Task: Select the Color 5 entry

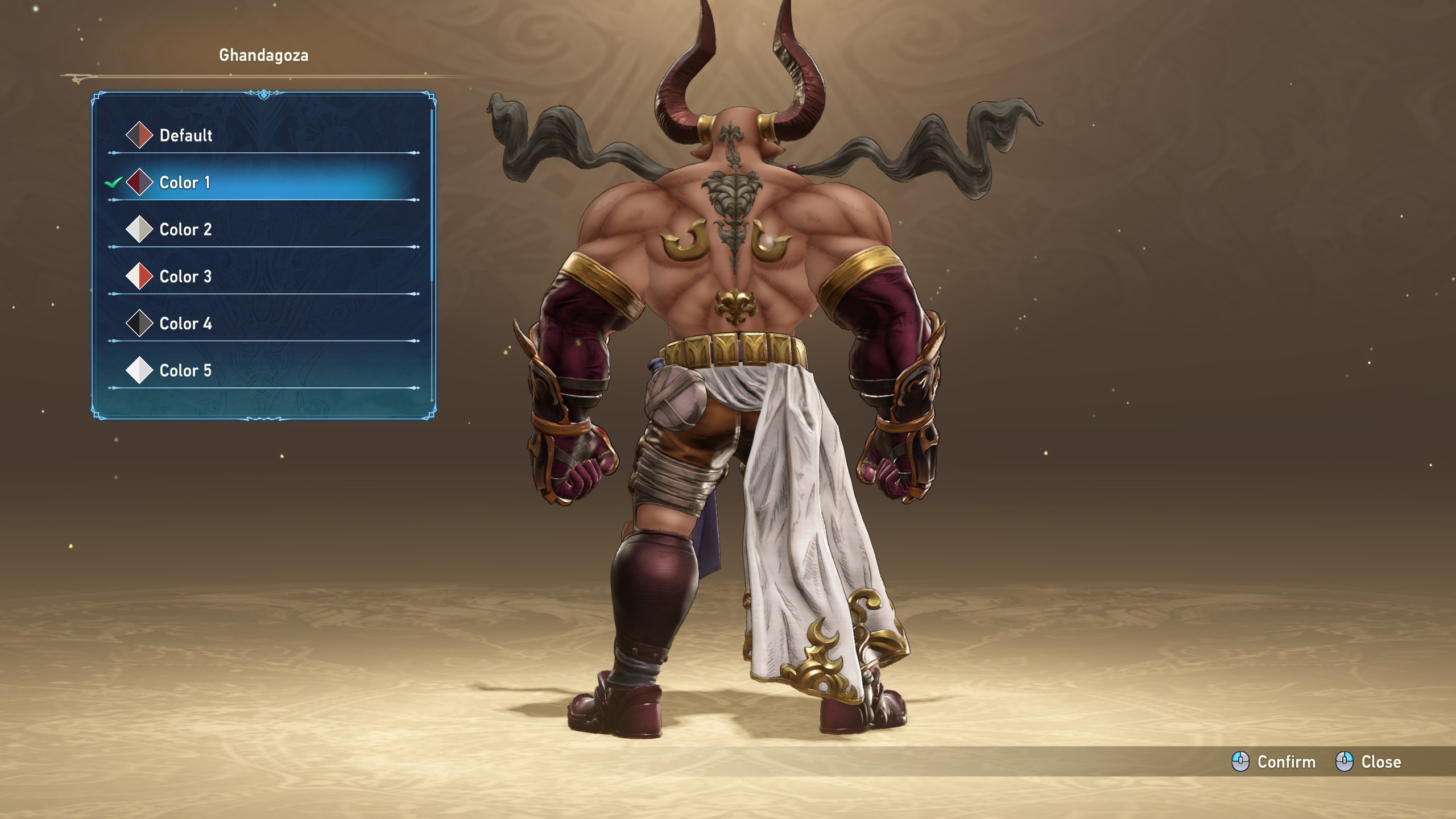Action: coord(185,371)
